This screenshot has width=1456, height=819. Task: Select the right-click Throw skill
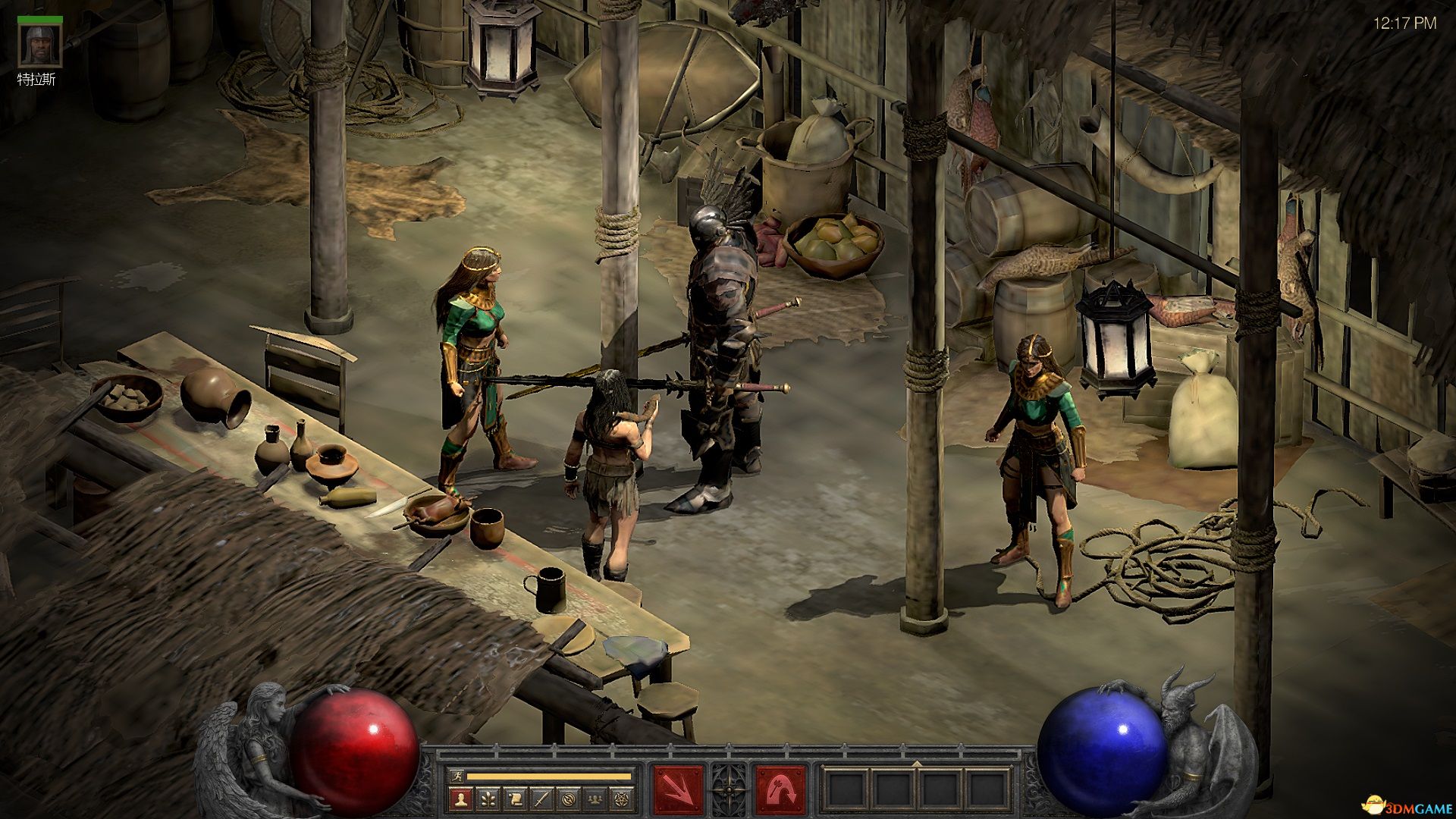pyautogui.click(x=780, y=790)
